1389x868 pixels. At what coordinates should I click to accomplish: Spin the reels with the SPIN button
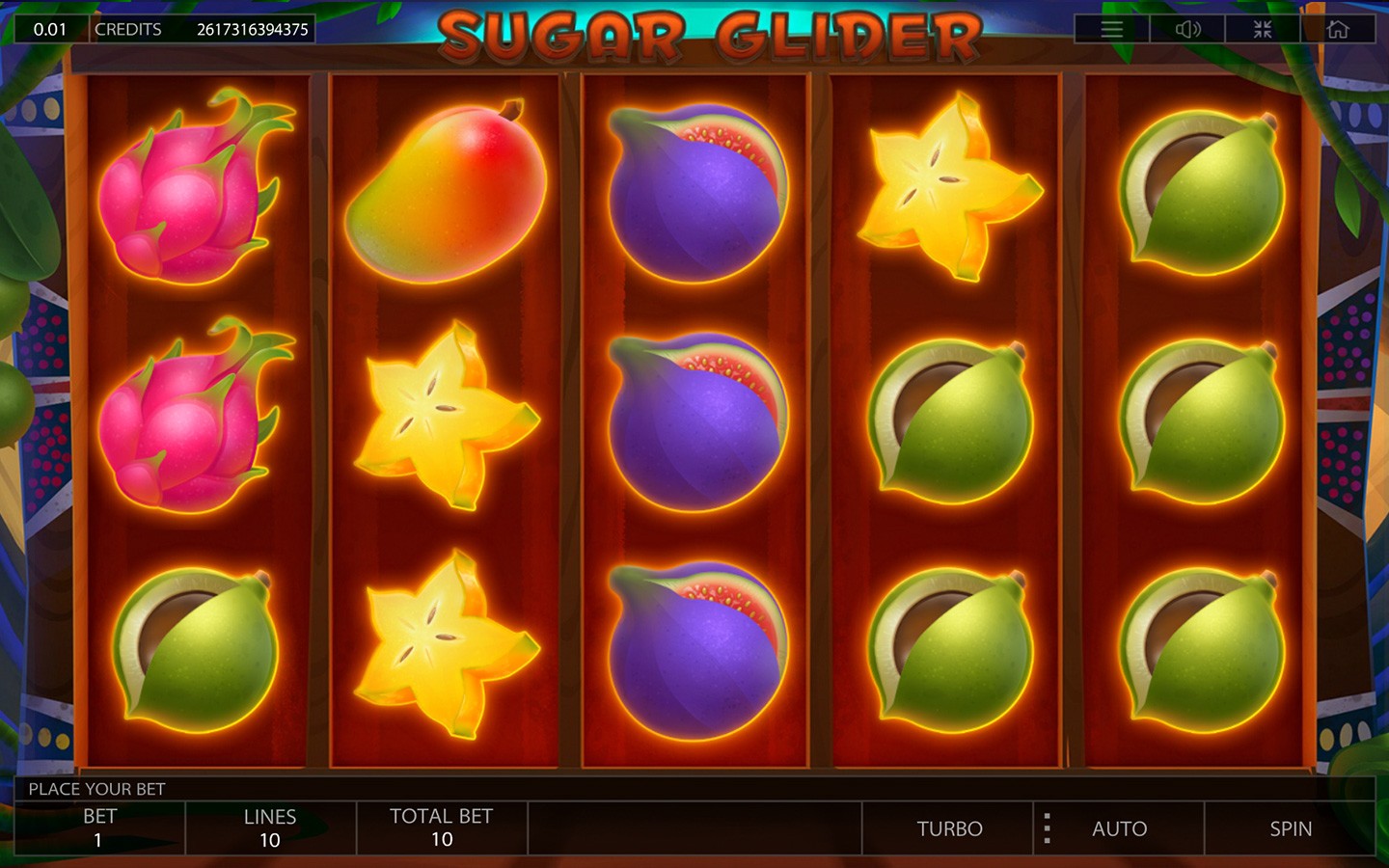pyautogui.click(x=1290, y=828)
